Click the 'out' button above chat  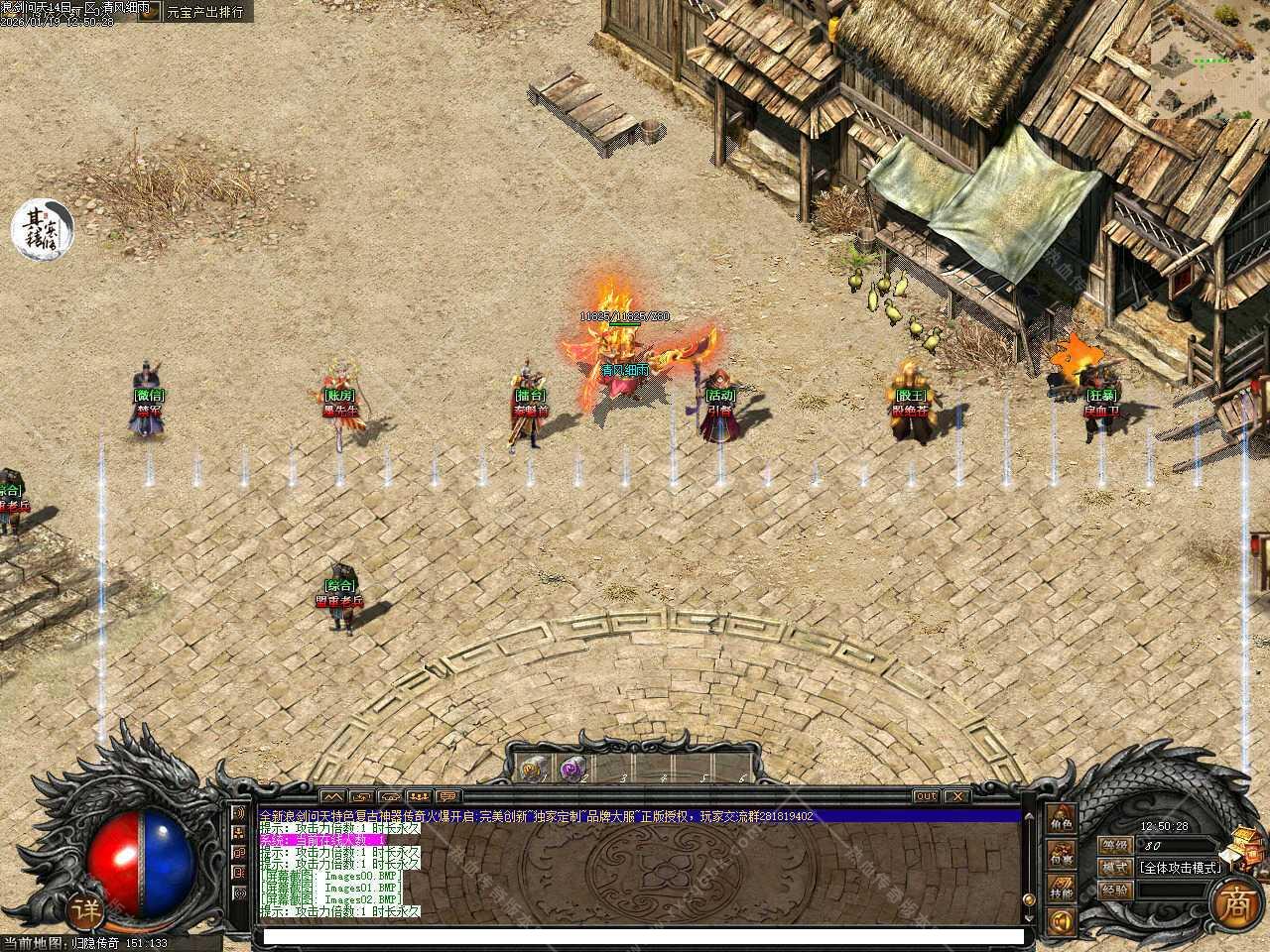point(925,795)
